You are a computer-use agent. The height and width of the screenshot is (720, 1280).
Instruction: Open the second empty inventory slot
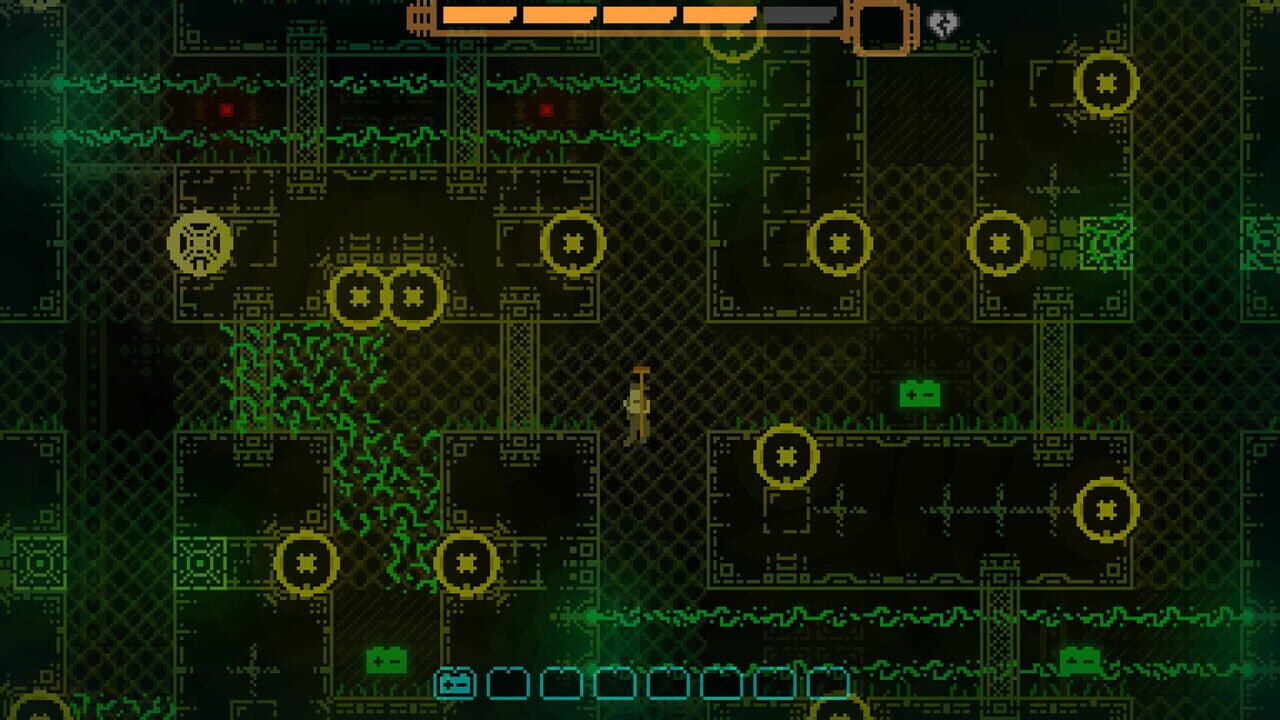click(508, 685)
